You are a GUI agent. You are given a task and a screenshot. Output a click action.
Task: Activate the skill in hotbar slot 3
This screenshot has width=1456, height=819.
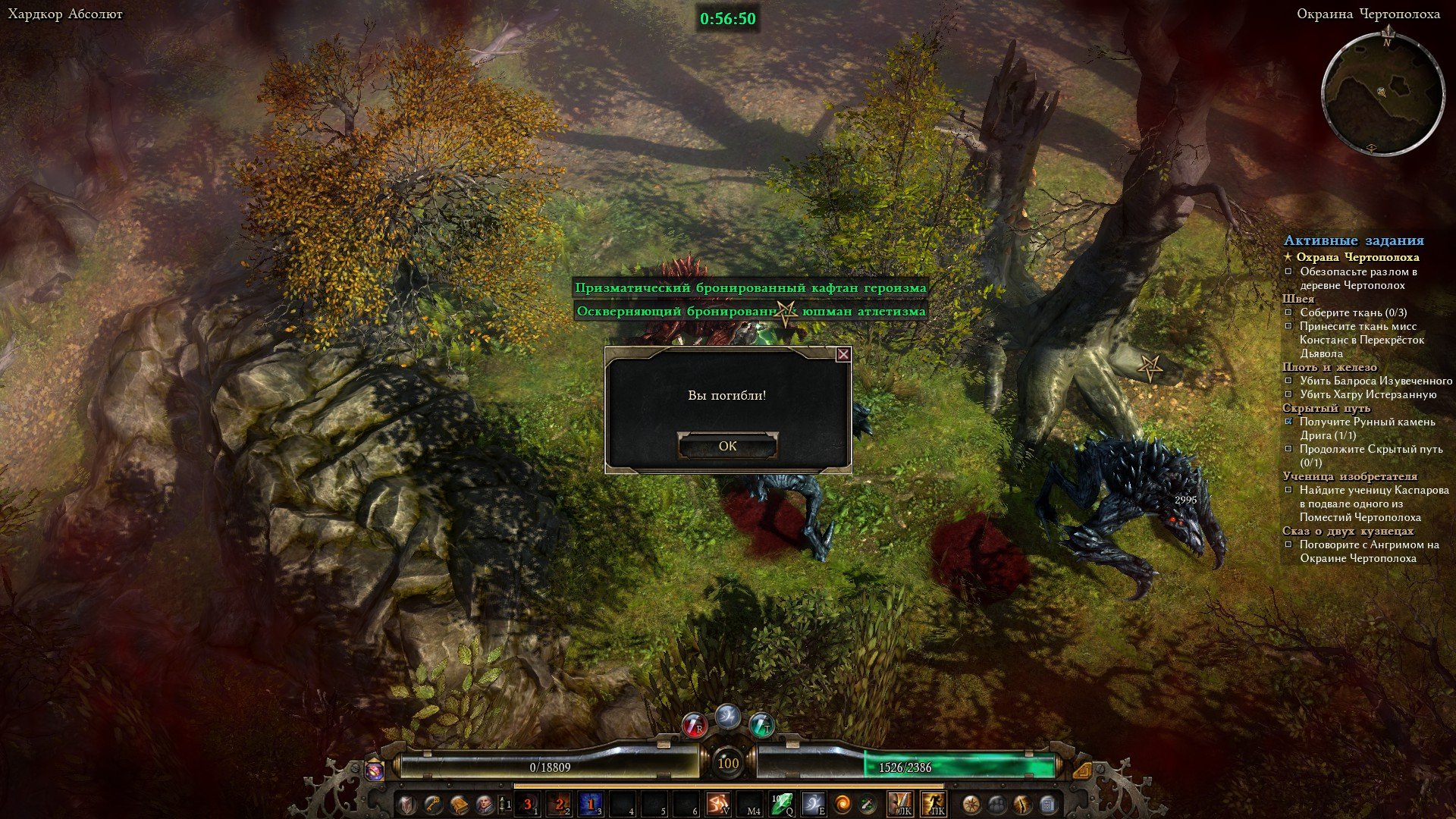[x=591, y=804]
